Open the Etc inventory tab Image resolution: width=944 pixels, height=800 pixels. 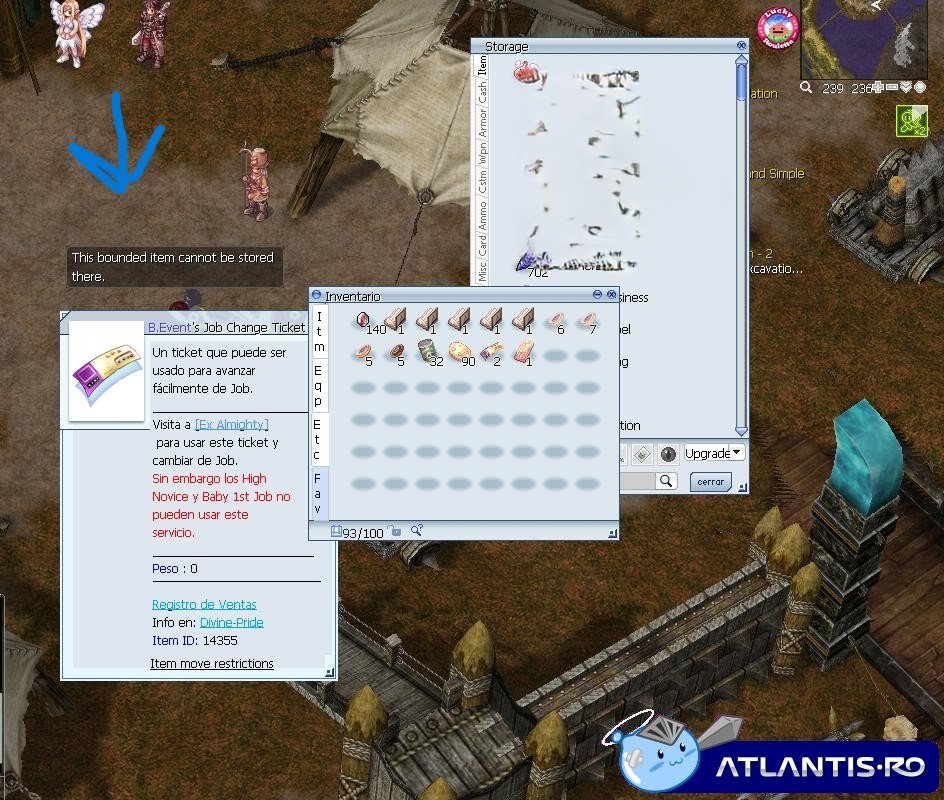point(318,440)
